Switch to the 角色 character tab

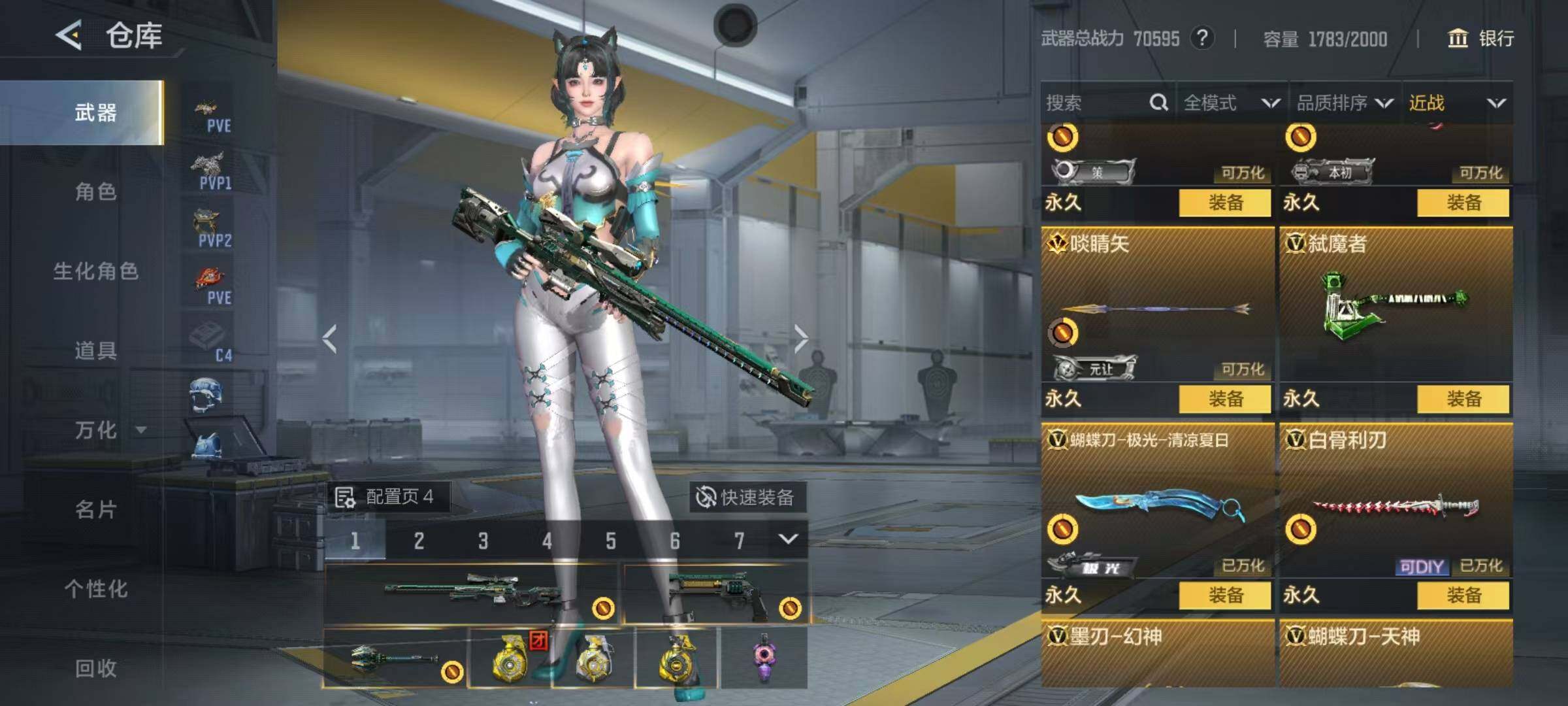pos(95,192)
